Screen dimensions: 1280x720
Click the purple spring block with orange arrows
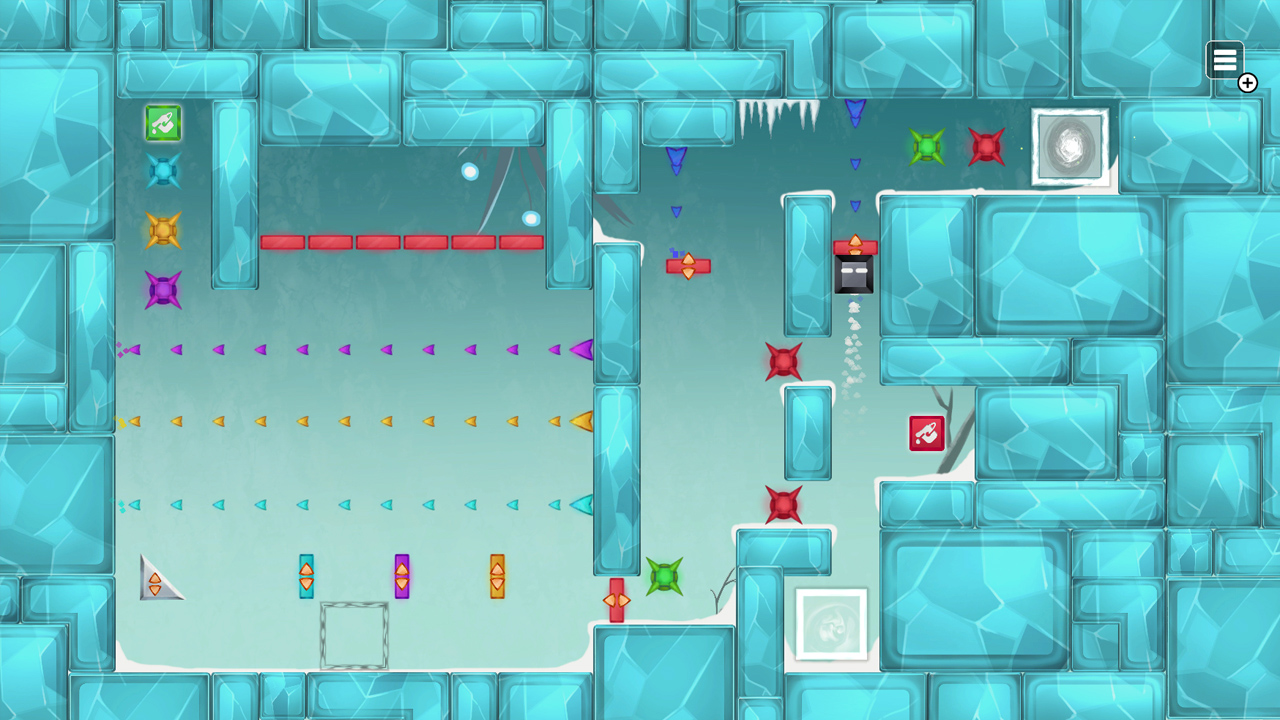pyautogui.click(x=401, y=576)
